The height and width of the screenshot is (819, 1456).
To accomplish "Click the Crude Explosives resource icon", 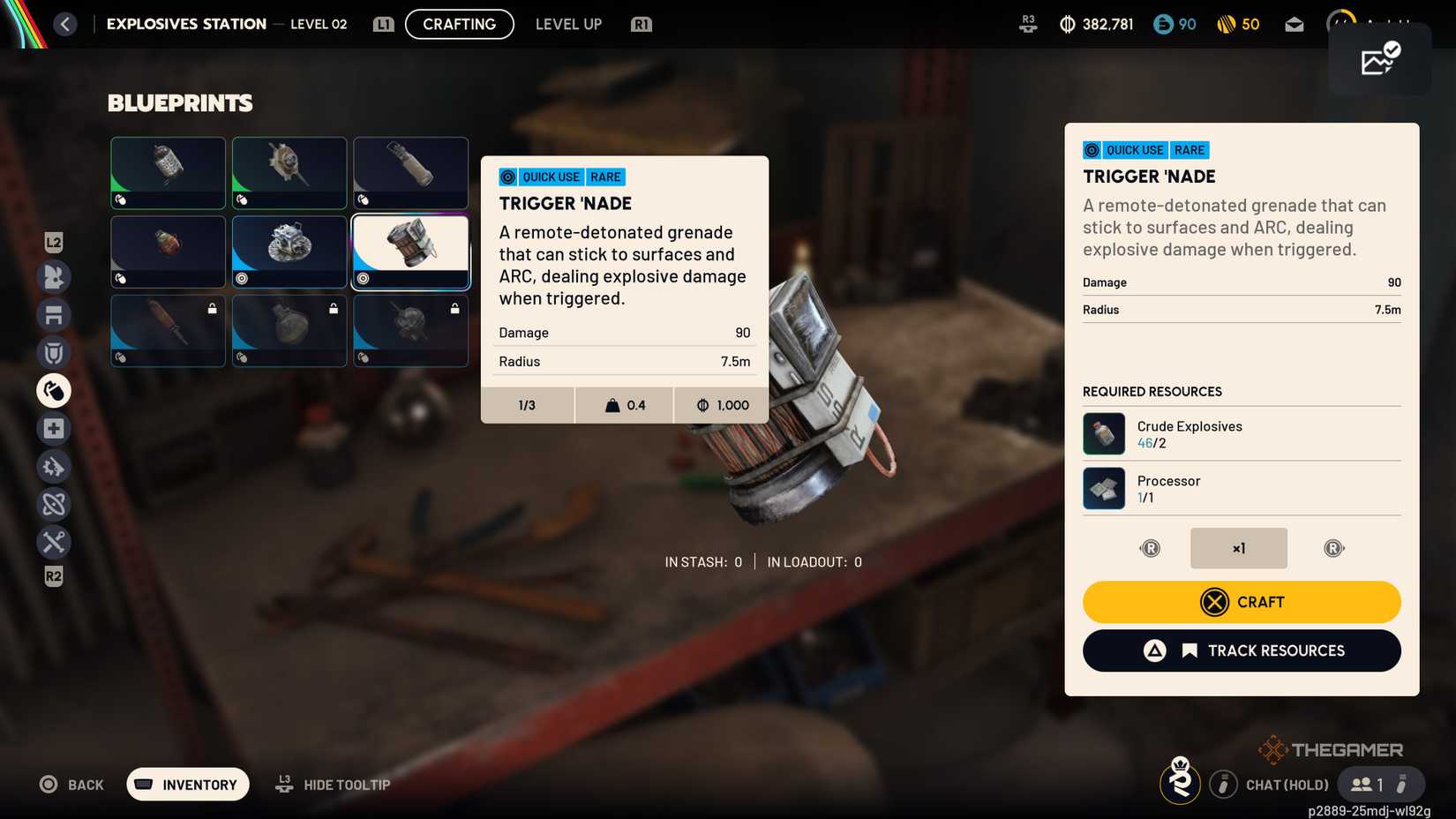I will coord(1104,433).
